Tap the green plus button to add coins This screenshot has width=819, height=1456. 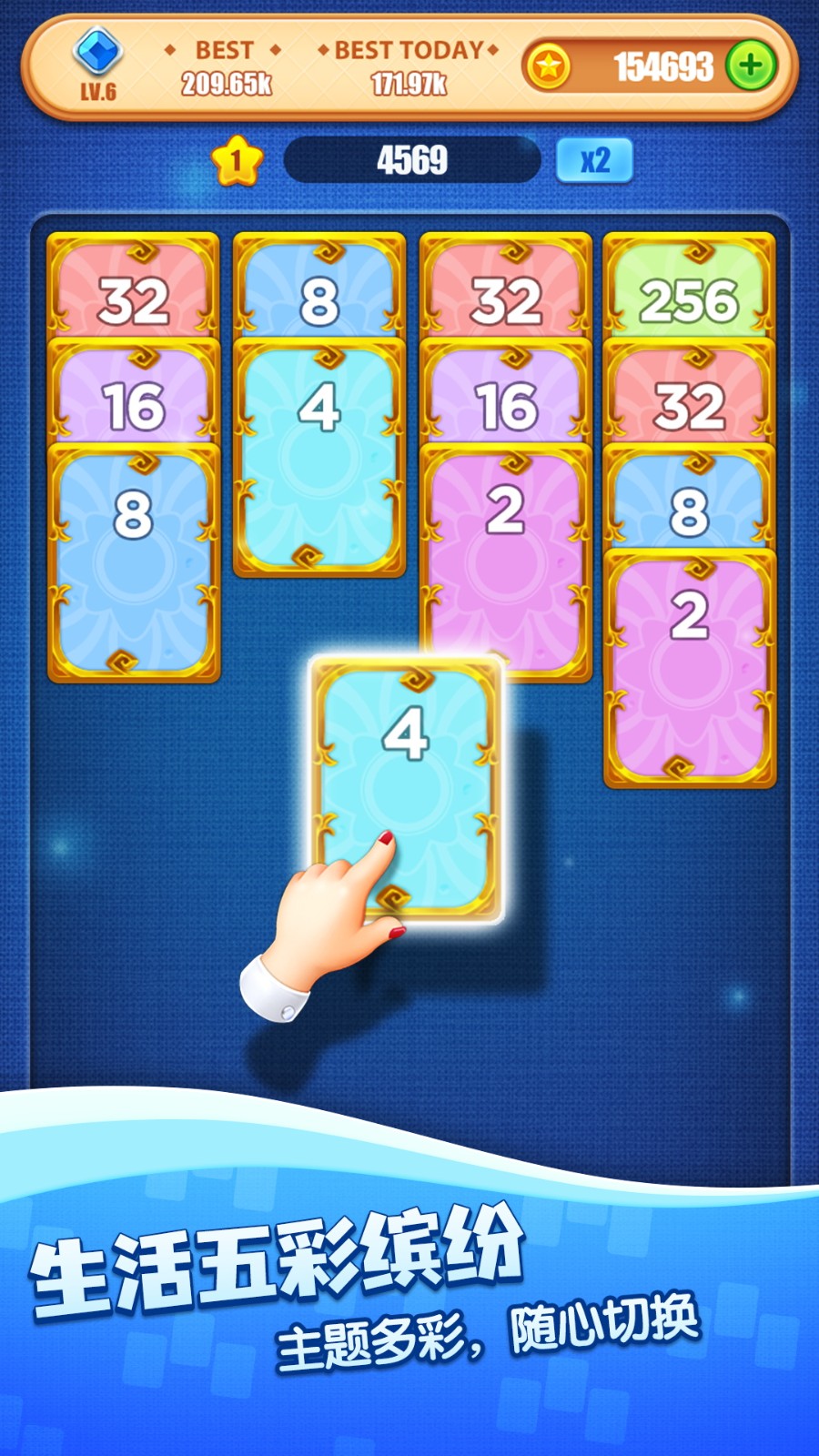(x=751, y=66)
